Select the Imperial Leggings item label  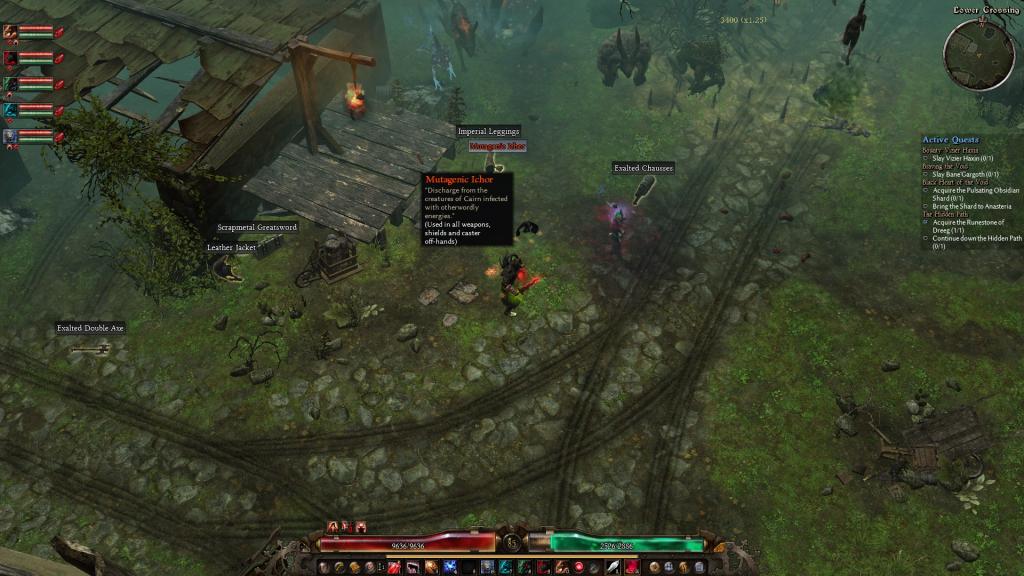(x=488, y=131)
